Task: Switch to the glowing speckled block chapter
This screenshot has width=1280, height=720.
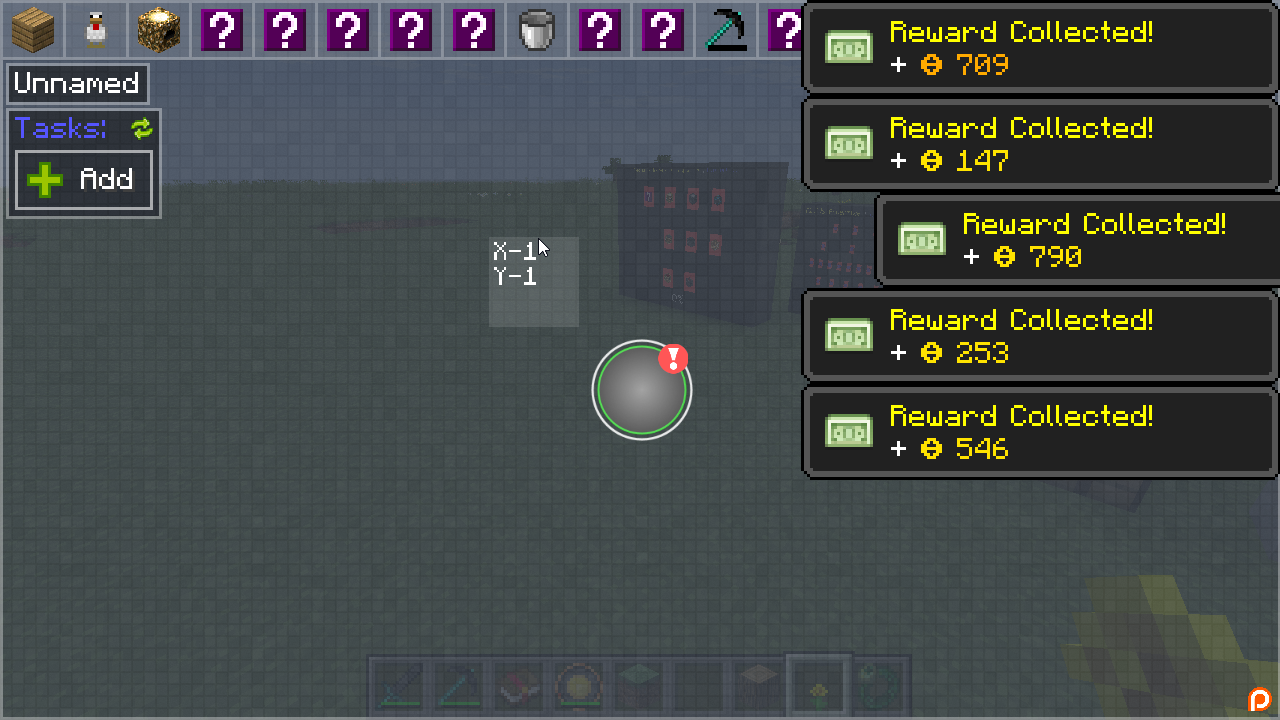Action: (x=158, y=29)
